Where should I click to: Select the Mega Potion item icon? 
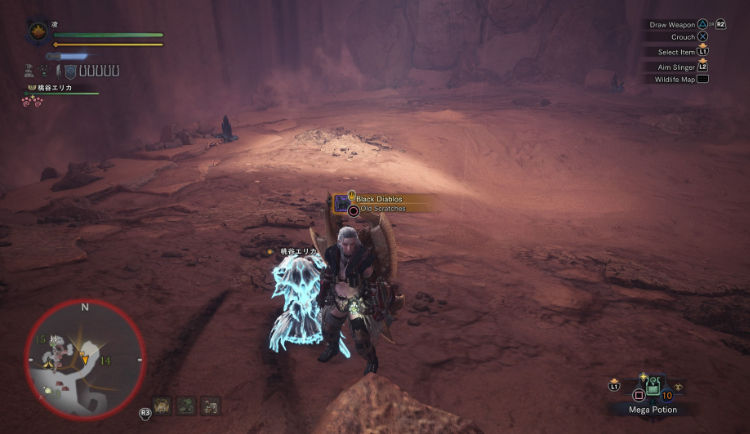[x=651, y=385]
